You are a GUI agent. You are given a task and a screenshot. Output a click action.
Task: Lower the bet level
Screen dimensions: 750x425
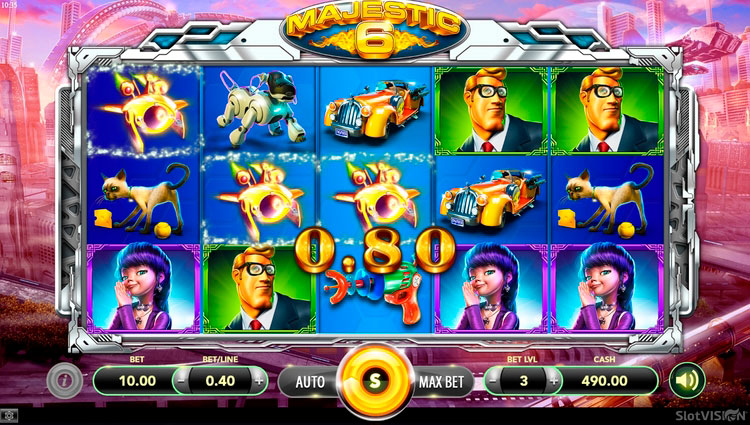tap(494, 380)
